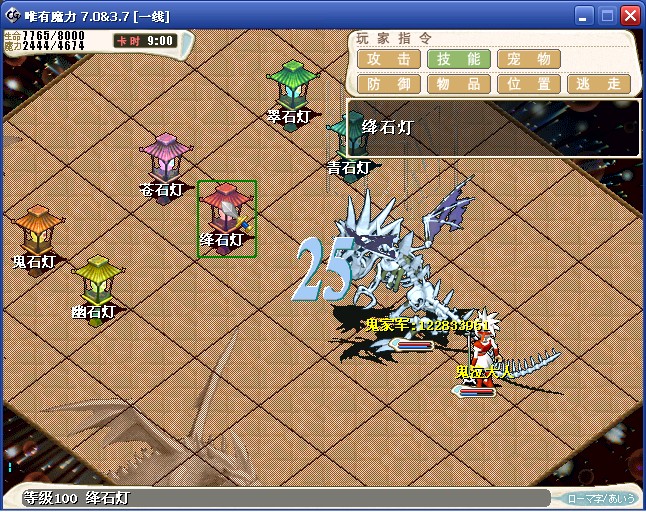
Task: Target the 青石灯 teal lantern enemy
Action: click(x=349, y=137)
